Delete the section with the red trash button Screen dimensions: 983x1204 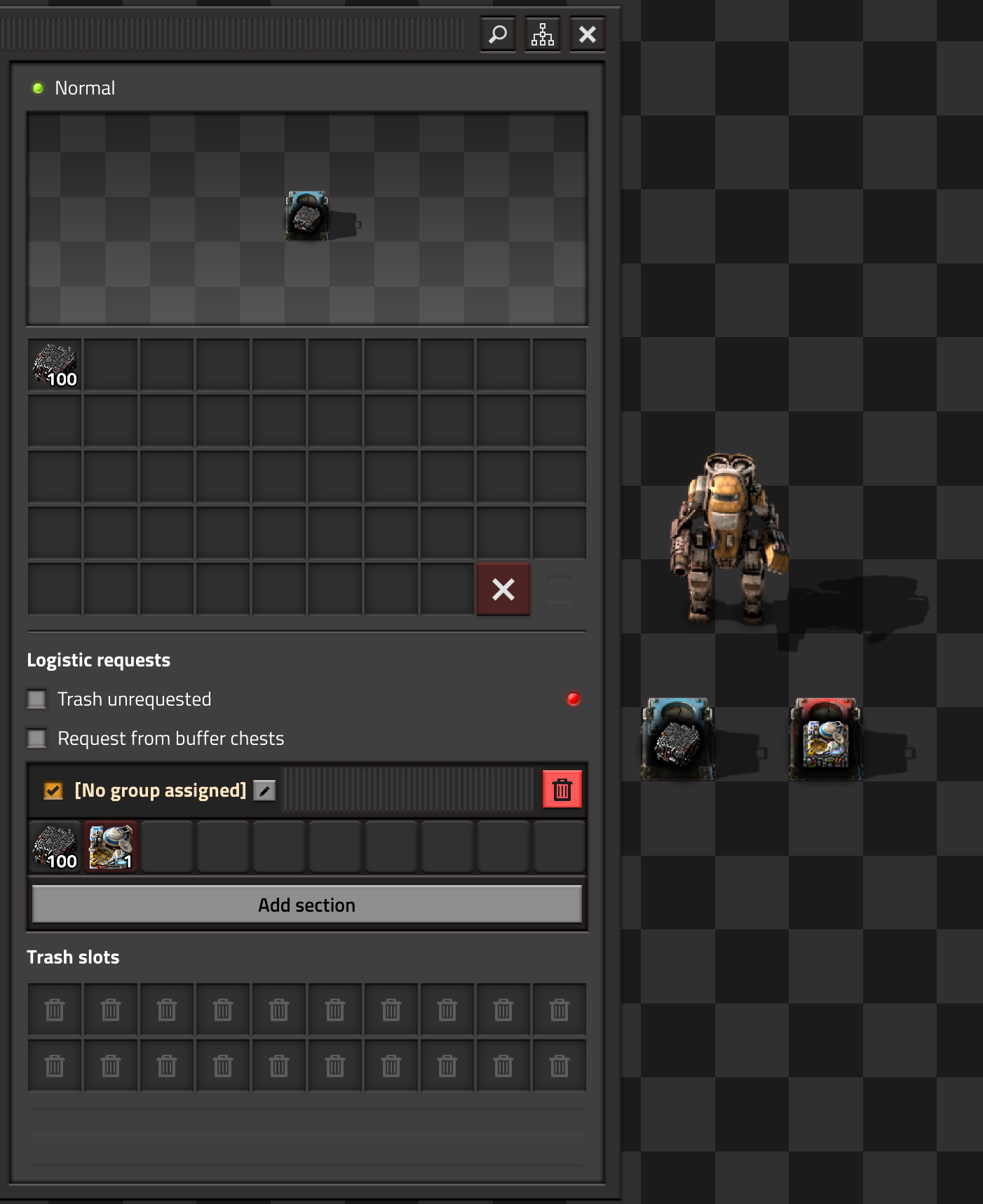coord(561,790)
